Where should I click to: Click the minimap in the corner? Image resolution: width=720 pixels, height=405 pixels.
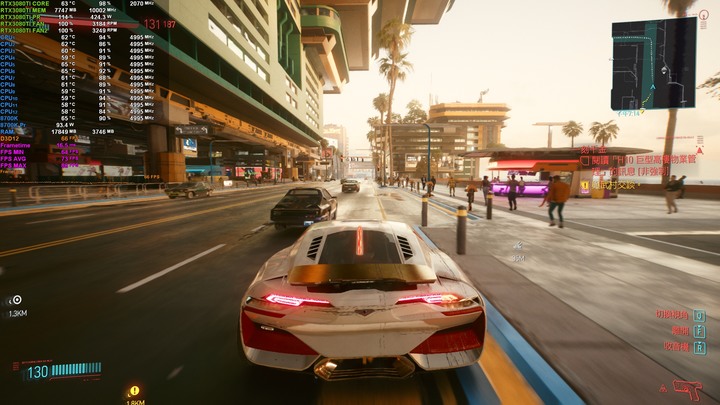click(654, 63)
